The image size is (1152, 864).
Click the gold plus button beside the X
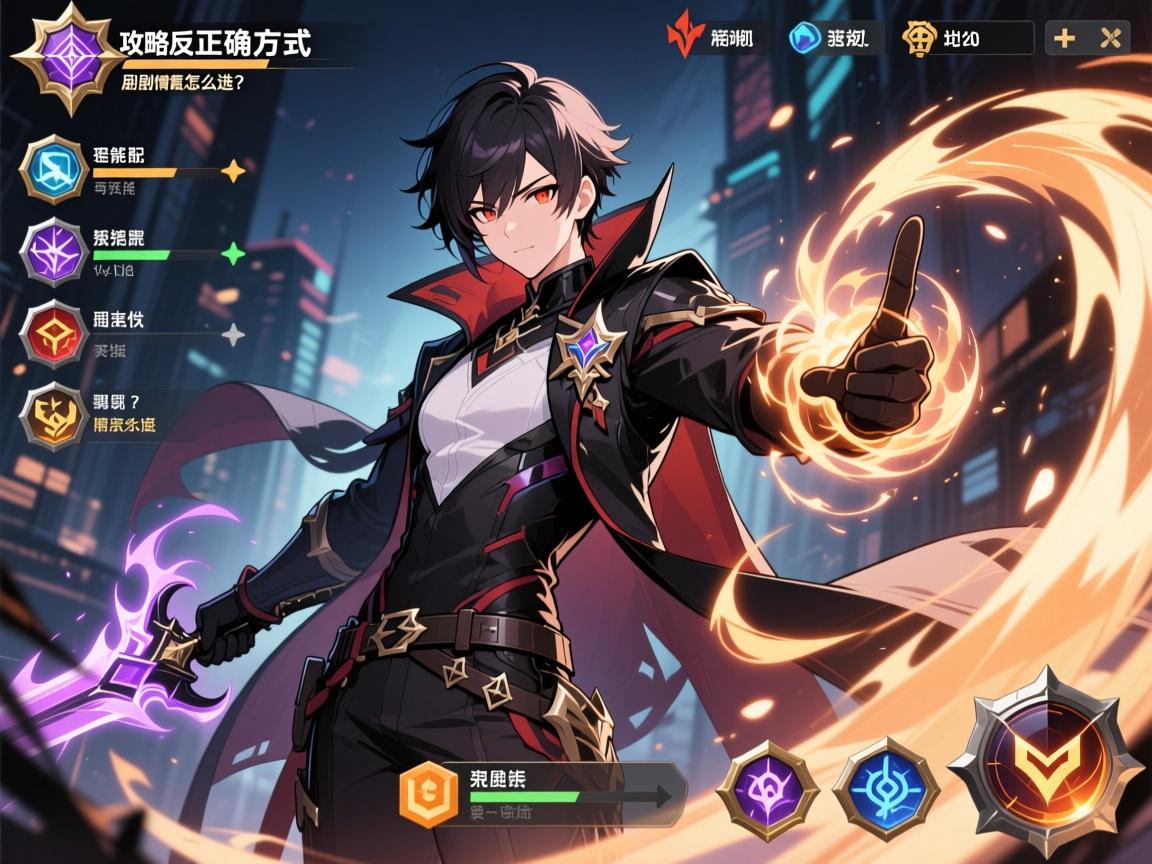(1065, 39)
